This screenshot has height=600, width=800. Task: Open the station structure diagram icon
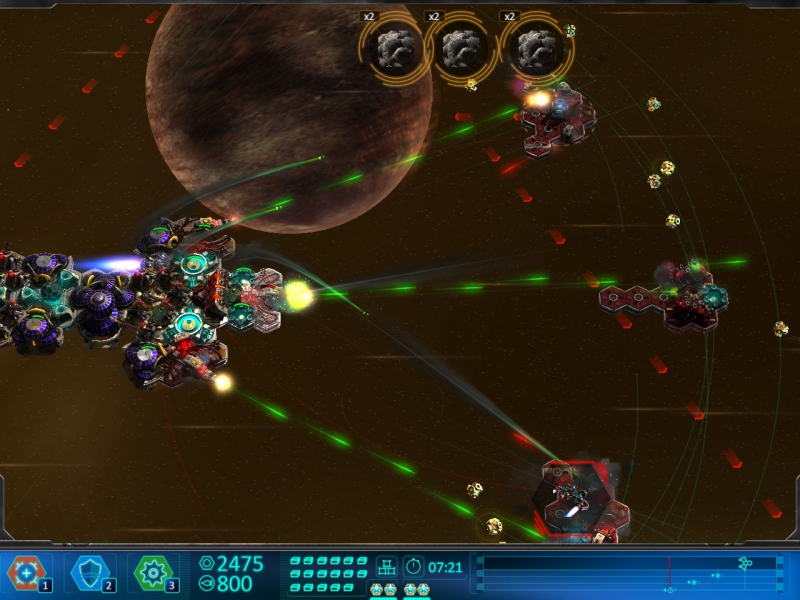[x=386, y=567]
